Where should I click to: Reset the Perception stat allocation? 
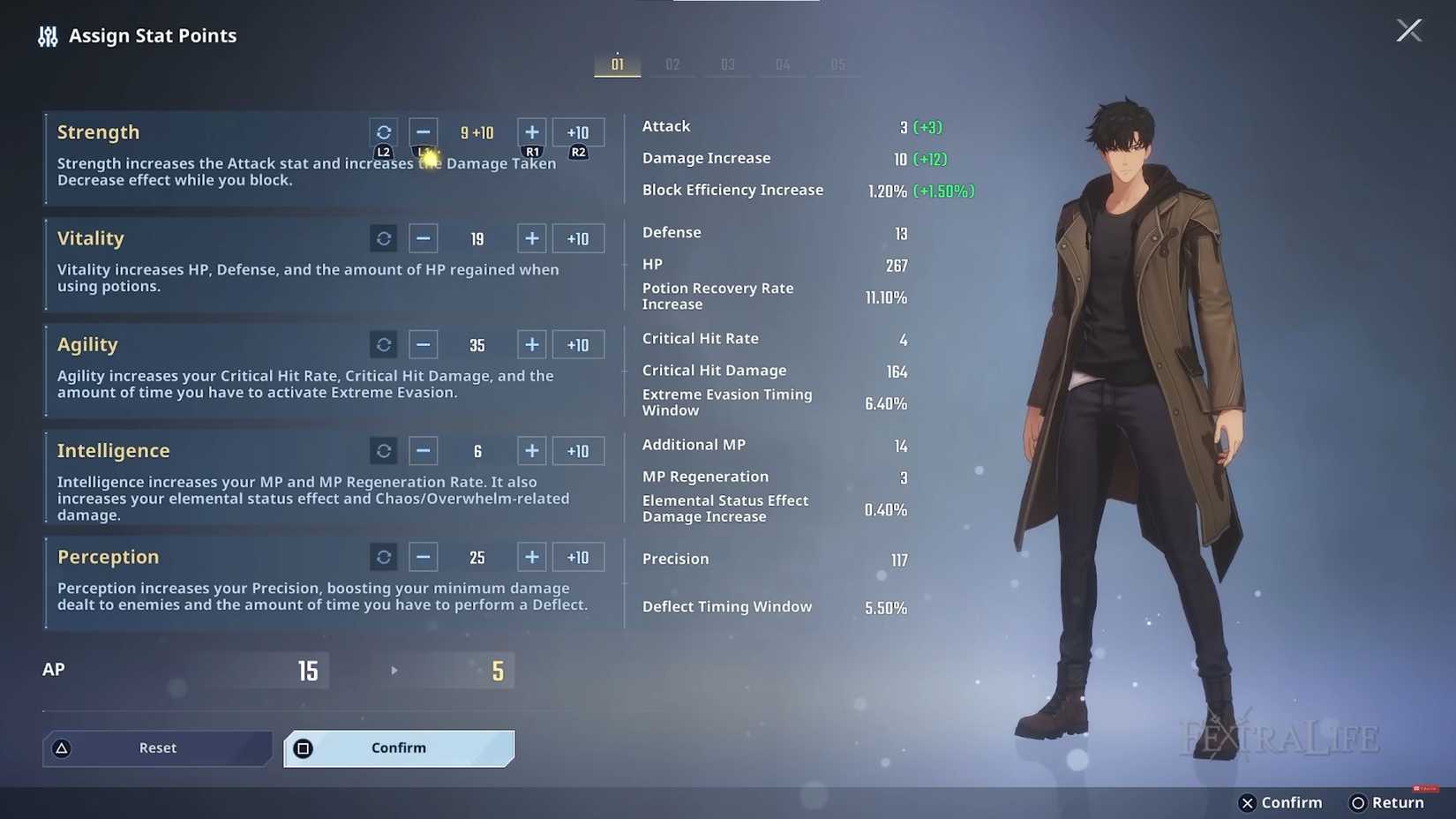pyautogui.click(x=384, y=558)
